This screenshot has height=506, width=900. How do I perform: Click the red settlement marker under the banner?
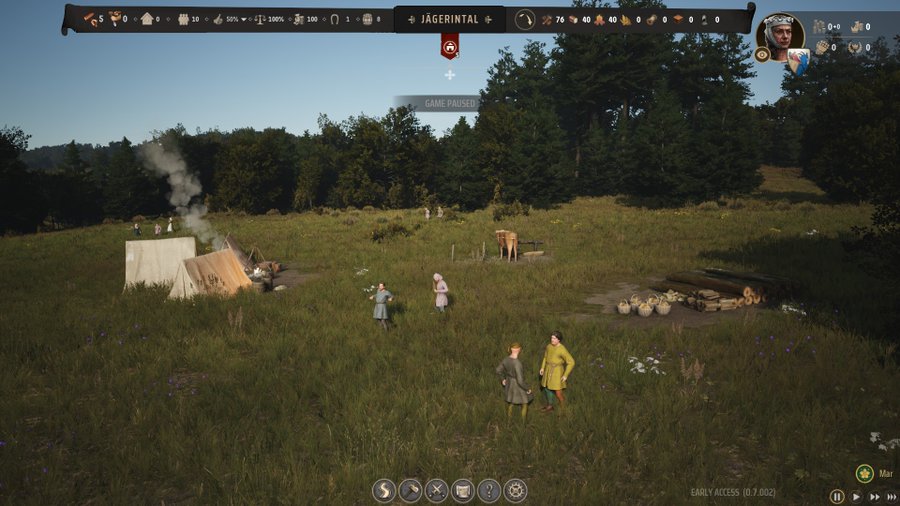[x=449, y=45]
